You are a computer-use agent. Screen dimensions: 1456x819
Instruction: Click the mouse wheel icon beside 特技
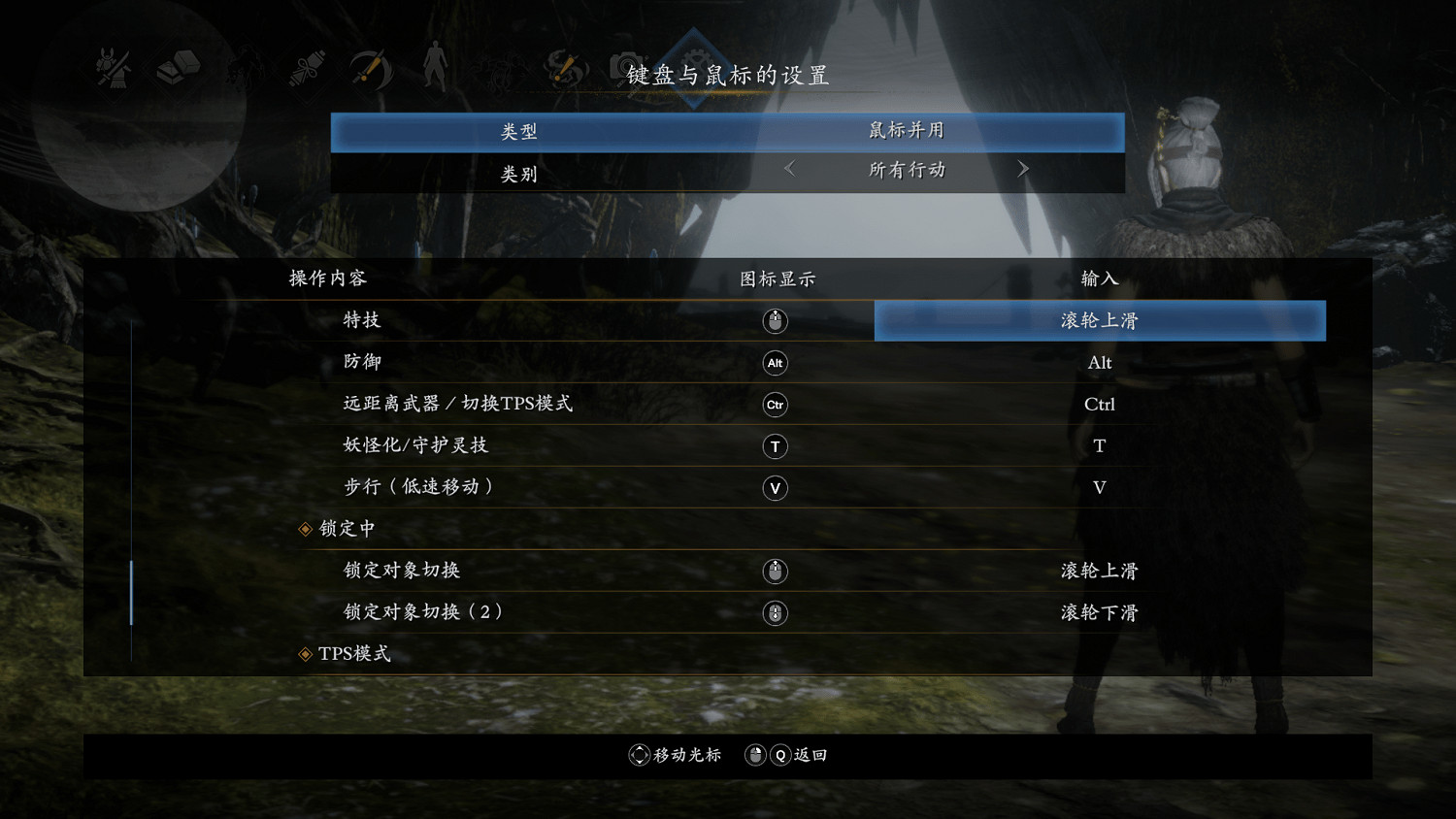tap(775, 320)
